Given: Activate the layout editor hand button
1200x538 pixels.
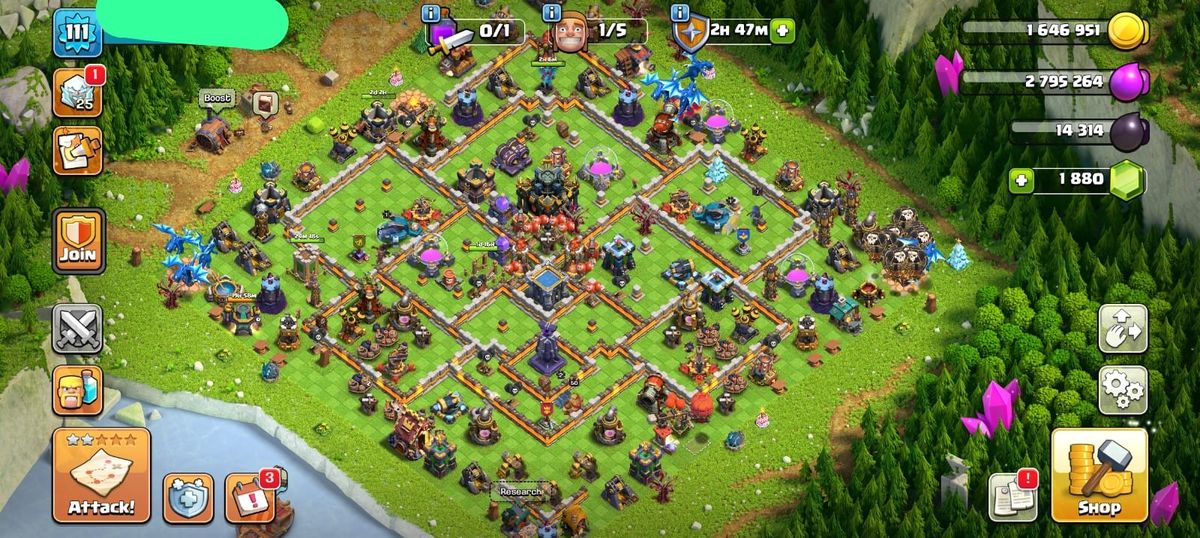Looking at the screenshot, I should tap(1122, 328).
